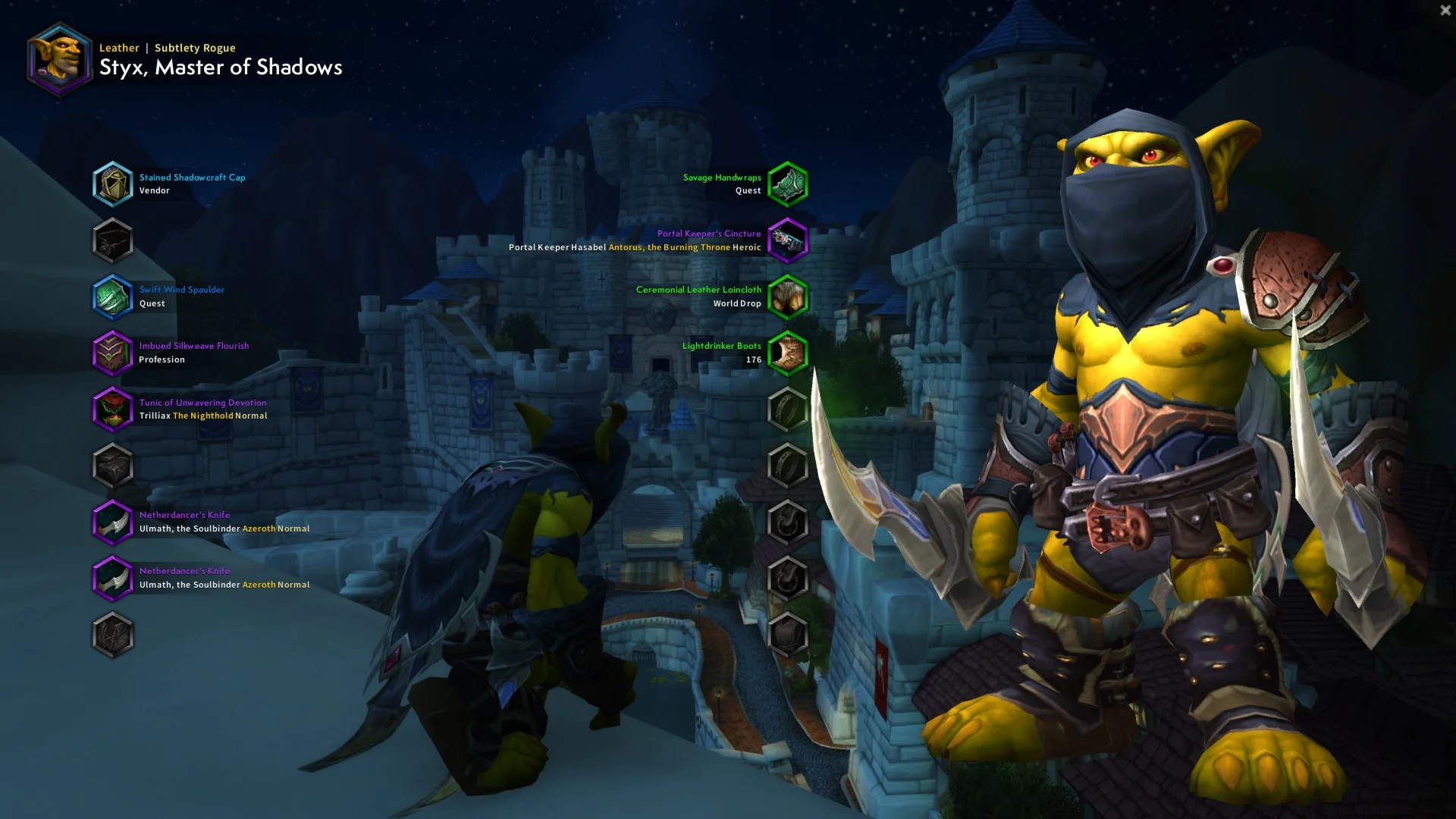Click the Swift Wind Spaulder icon
1456x819 pixels.
(112, 297)
